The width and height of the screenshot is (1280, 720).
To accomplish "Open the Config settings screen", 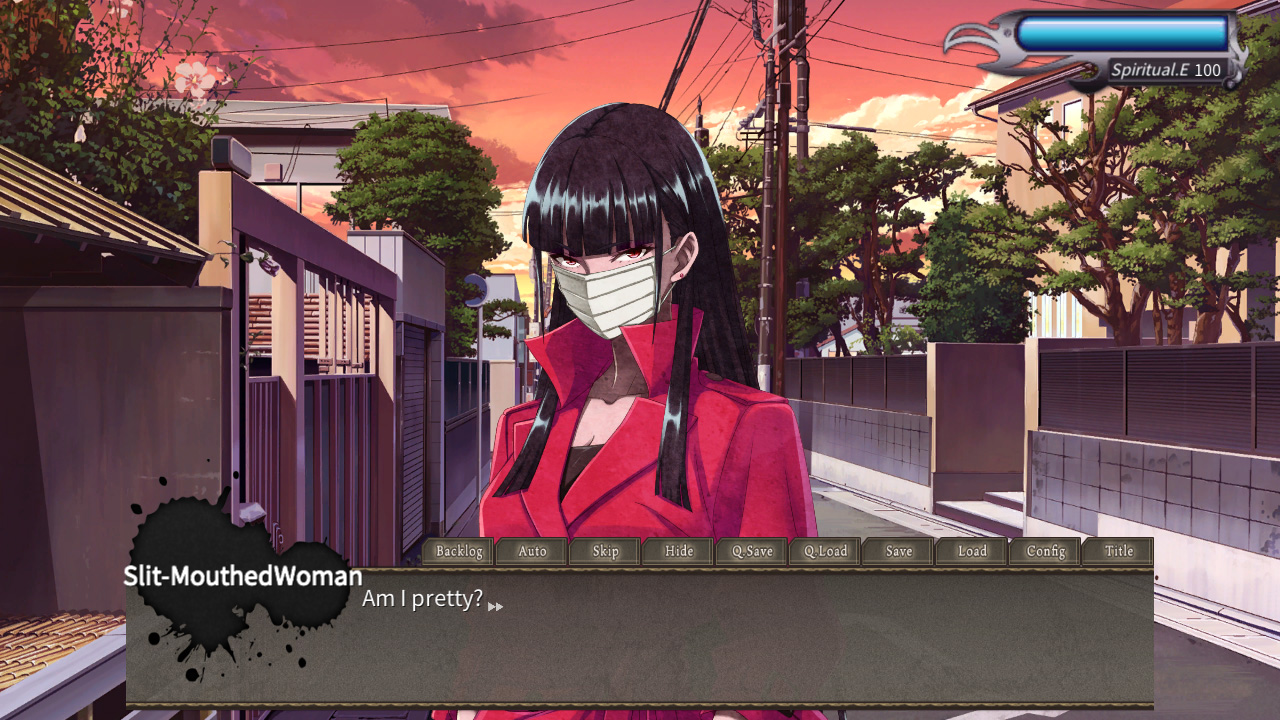I will coord(1043,551).
